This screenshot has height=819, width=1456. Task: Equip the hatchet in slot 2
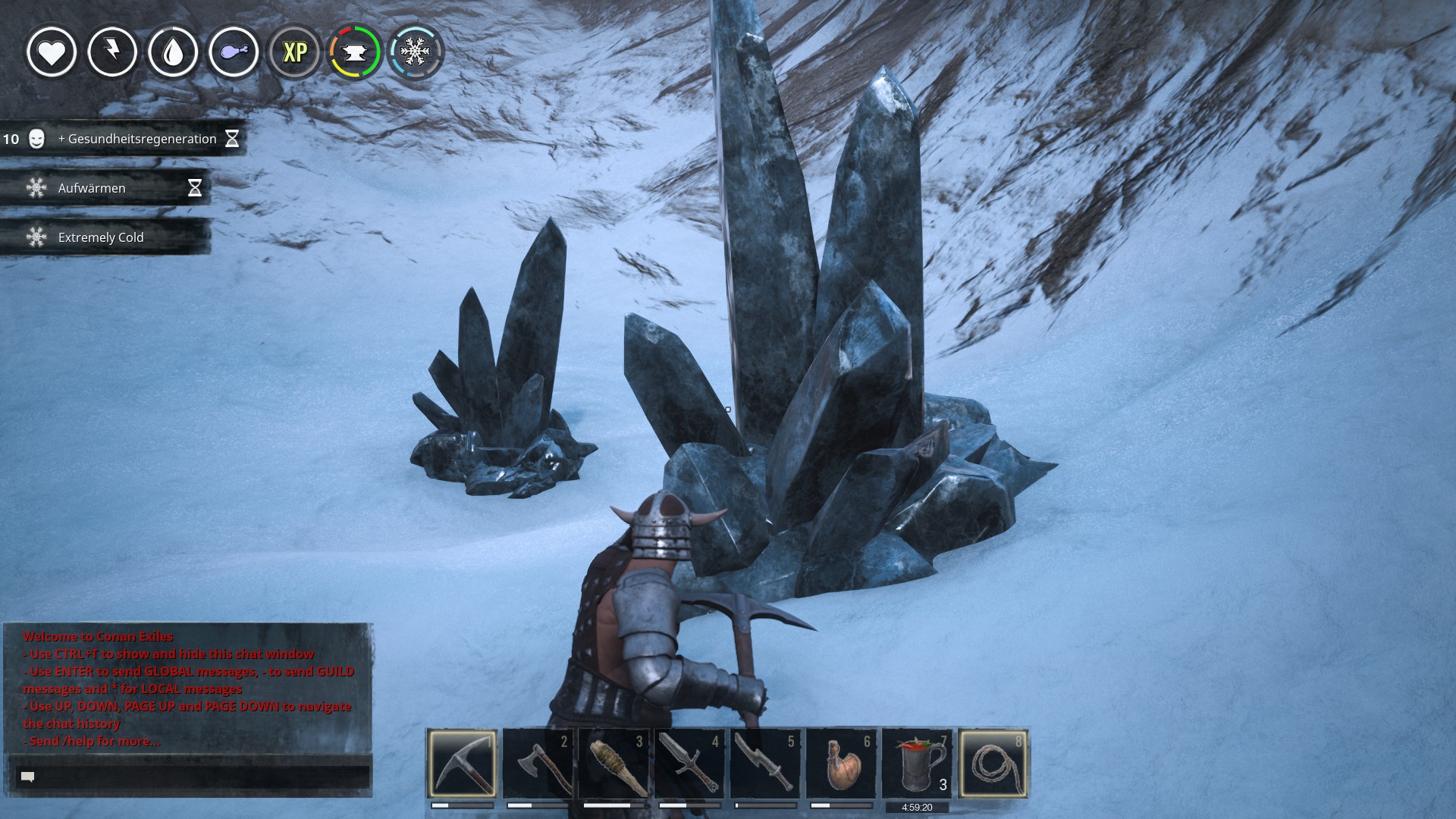[x=538, y=763]
